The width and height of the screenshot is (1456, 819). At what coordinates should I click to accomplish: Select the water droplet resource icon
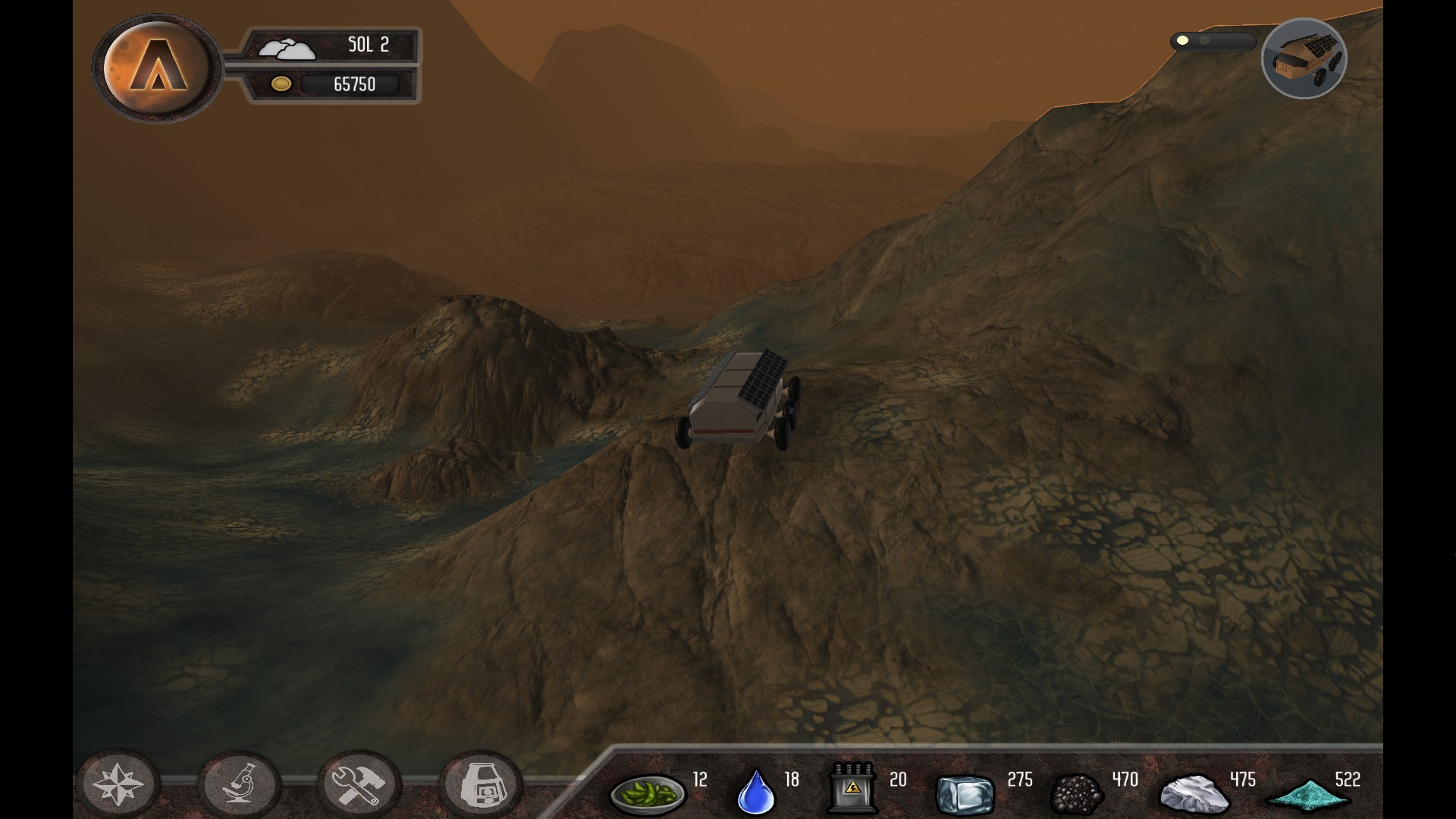pyautogui.click(x=756, y=792)
